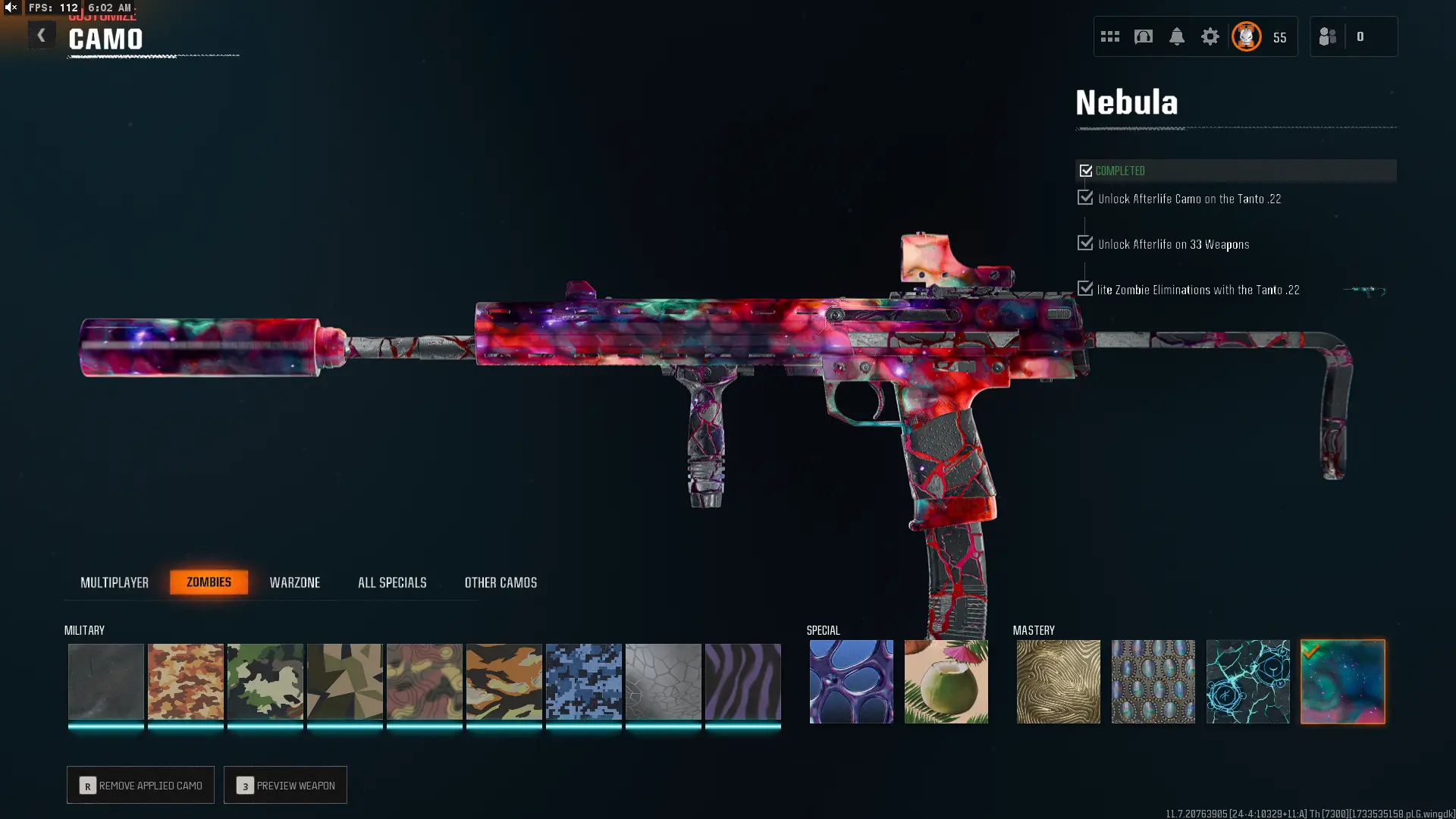Viewport: 1456px width, 819px height.
Task: Open the settings gear icon
Action: tap(1210, 36)
